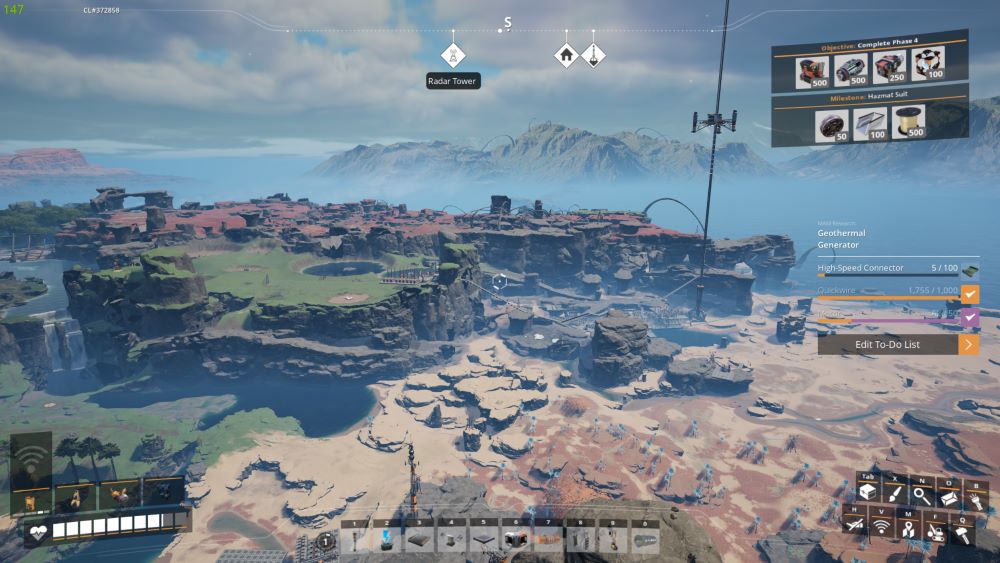This screenshot has width=1000, height=563.
Task: Select the gold wire spool milestone item
Action: click(x=908, y=121)
